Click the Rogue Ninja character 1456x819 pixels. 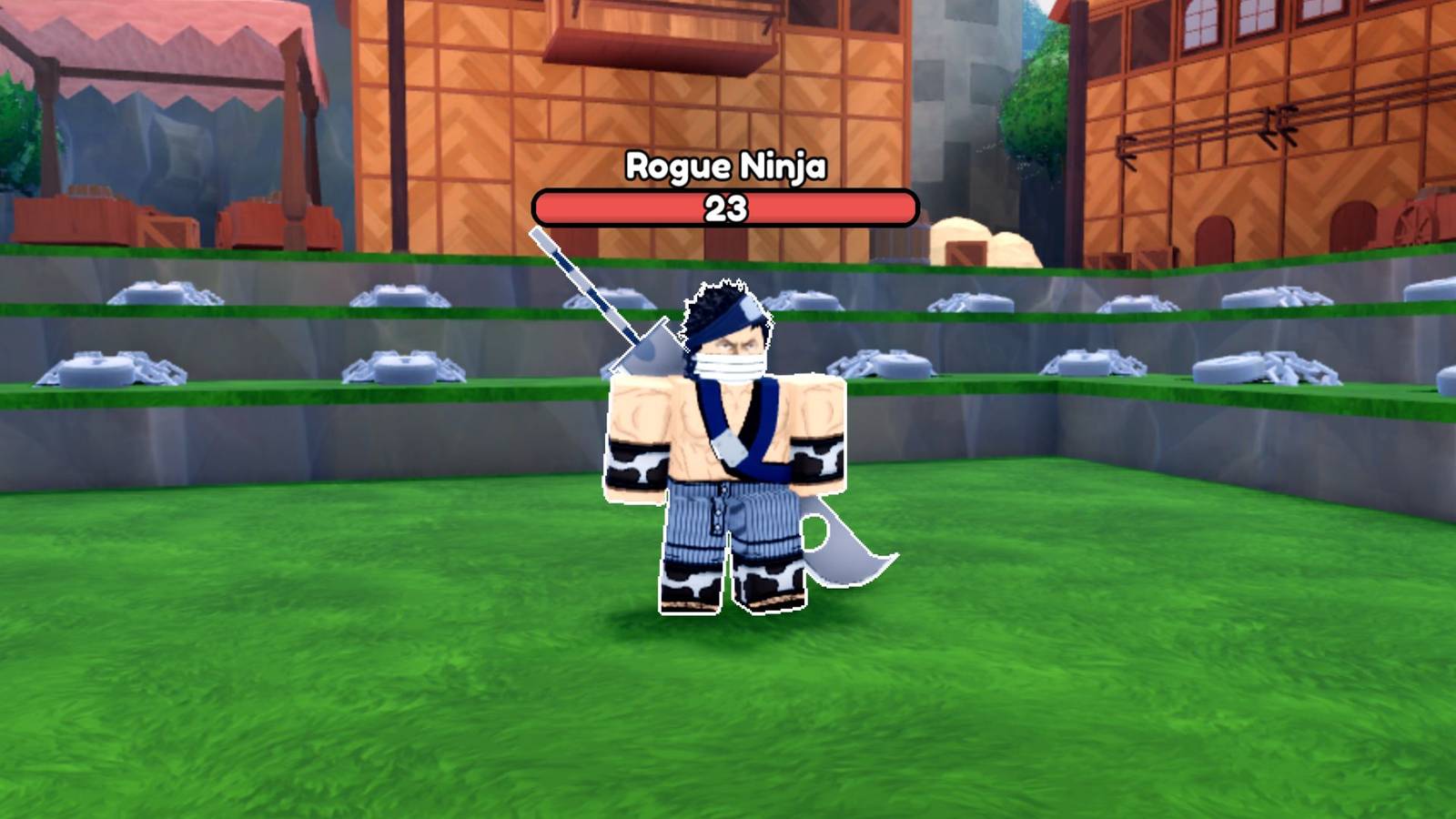click(728, 437)
